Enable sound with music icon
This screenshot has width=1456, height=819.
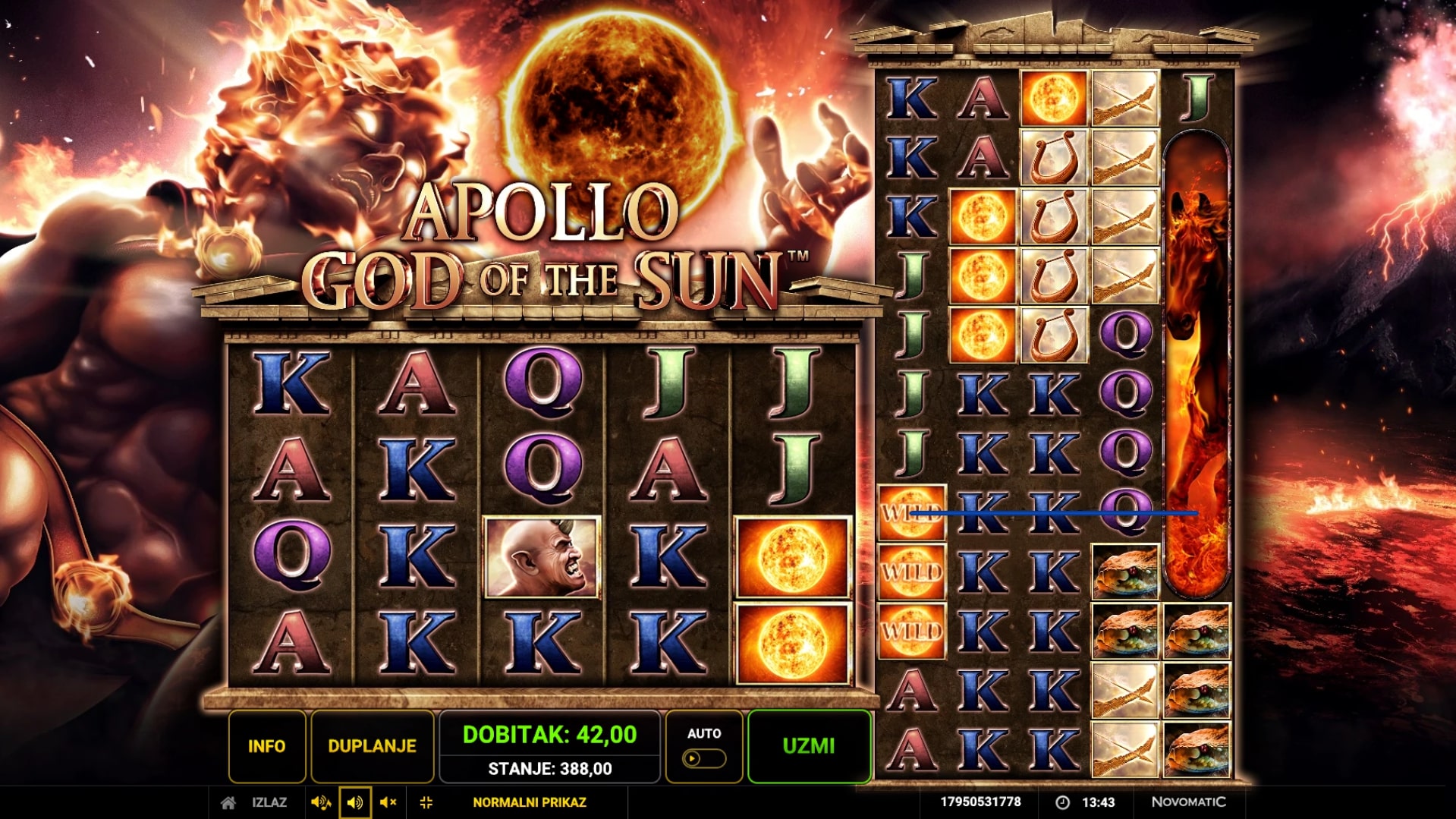(x=321, y=802)
